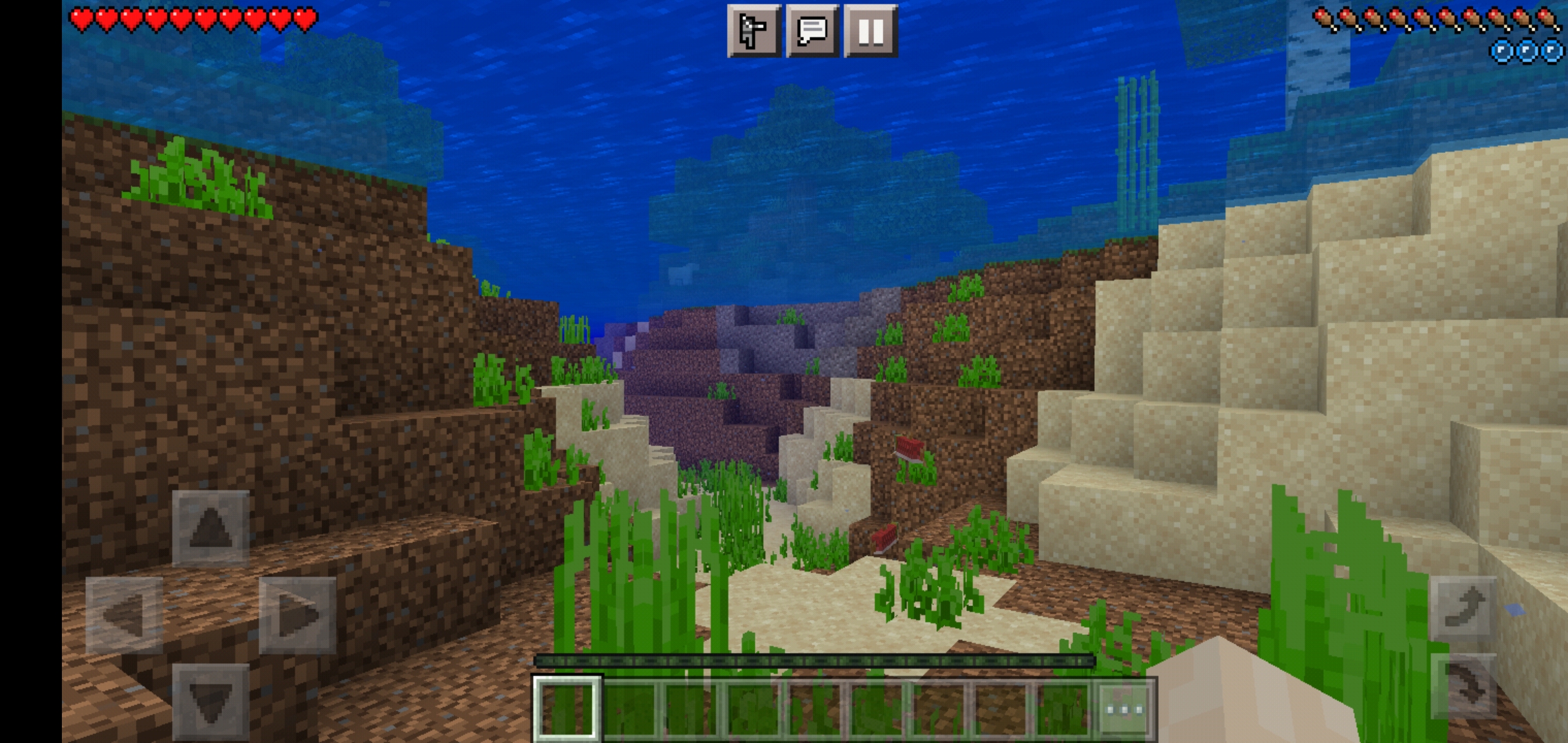Select the highlighted first hotbar slot
This screenshot has width=1568, height=743.
[567, 709]
